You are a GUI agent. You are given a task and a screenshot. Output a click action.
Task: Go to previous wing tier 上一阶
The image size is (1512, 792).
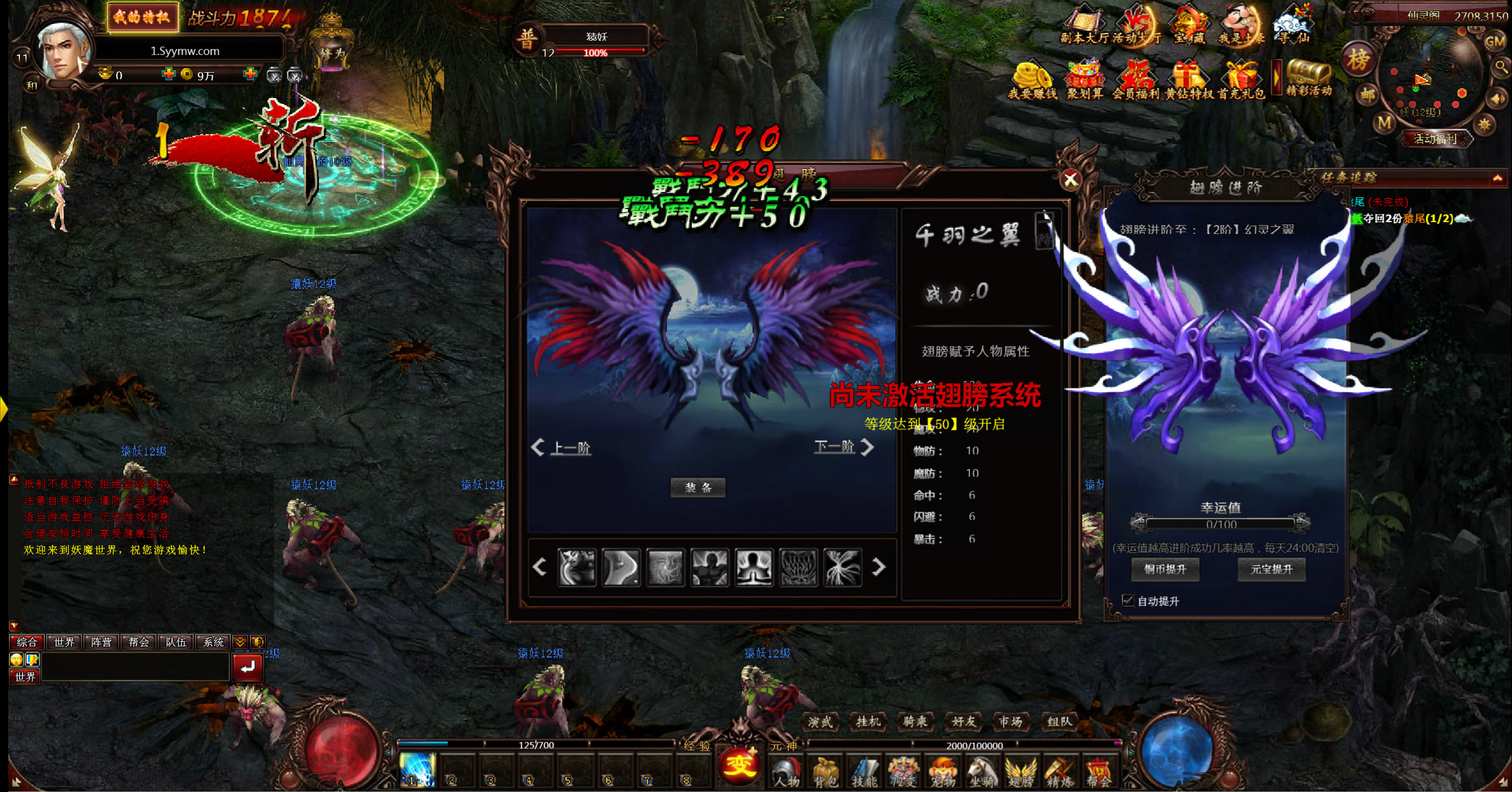coord(562,448)
